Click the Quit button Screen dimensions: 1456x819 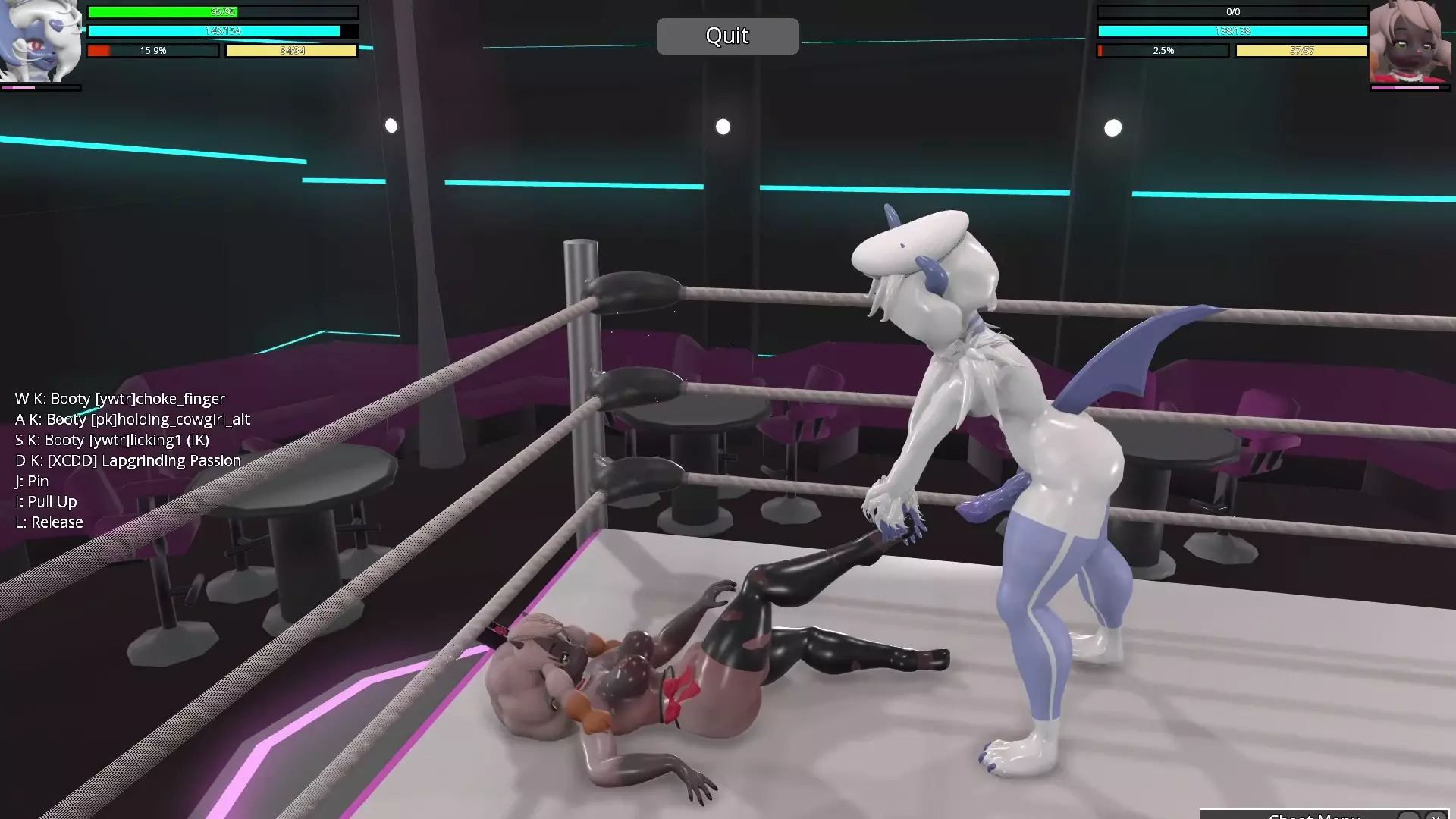click(727, 36)
